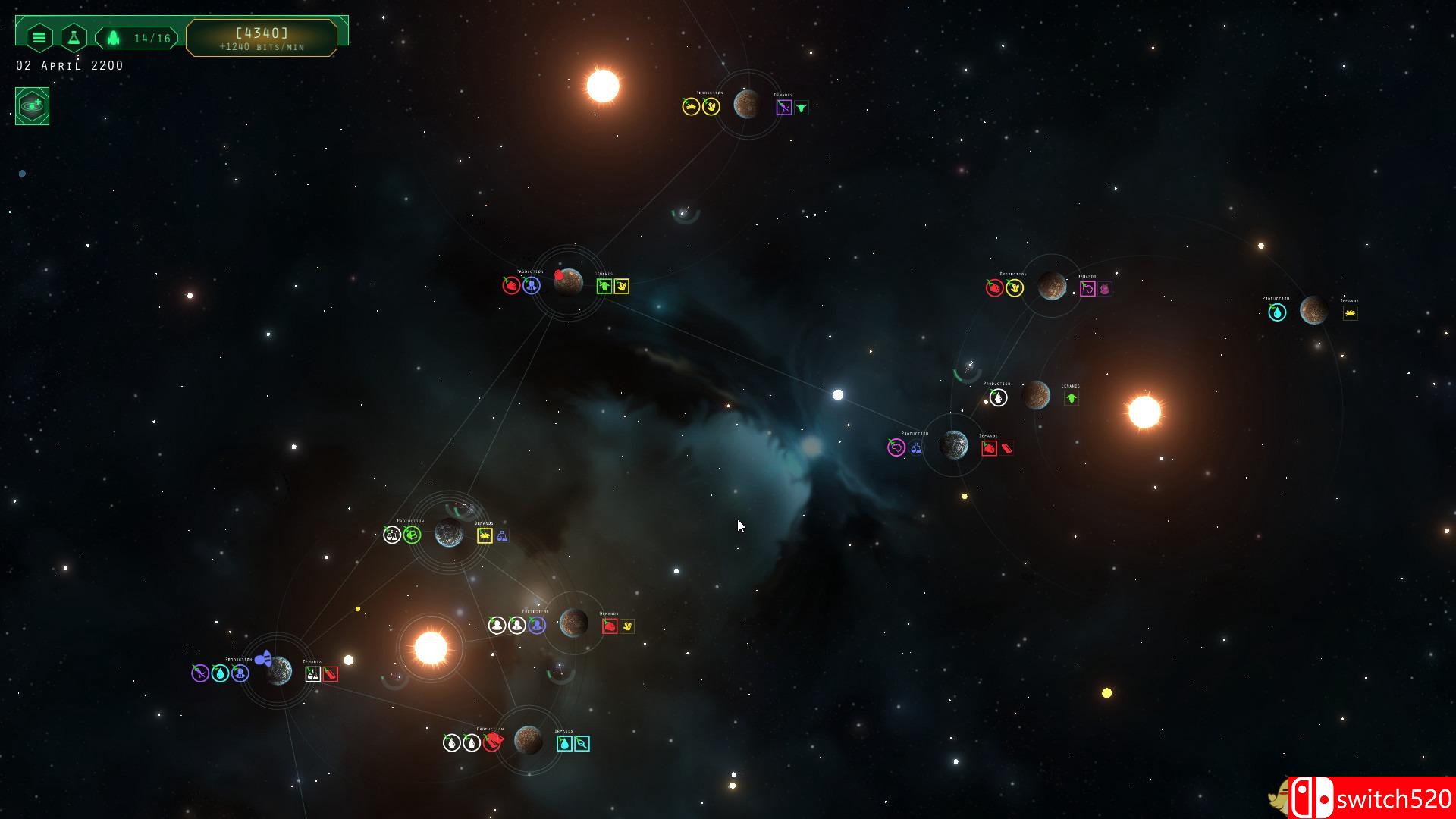This screenshot has height=819, width=1456.
Task: Select the white-framed flask demand icon
Action: 312,674
